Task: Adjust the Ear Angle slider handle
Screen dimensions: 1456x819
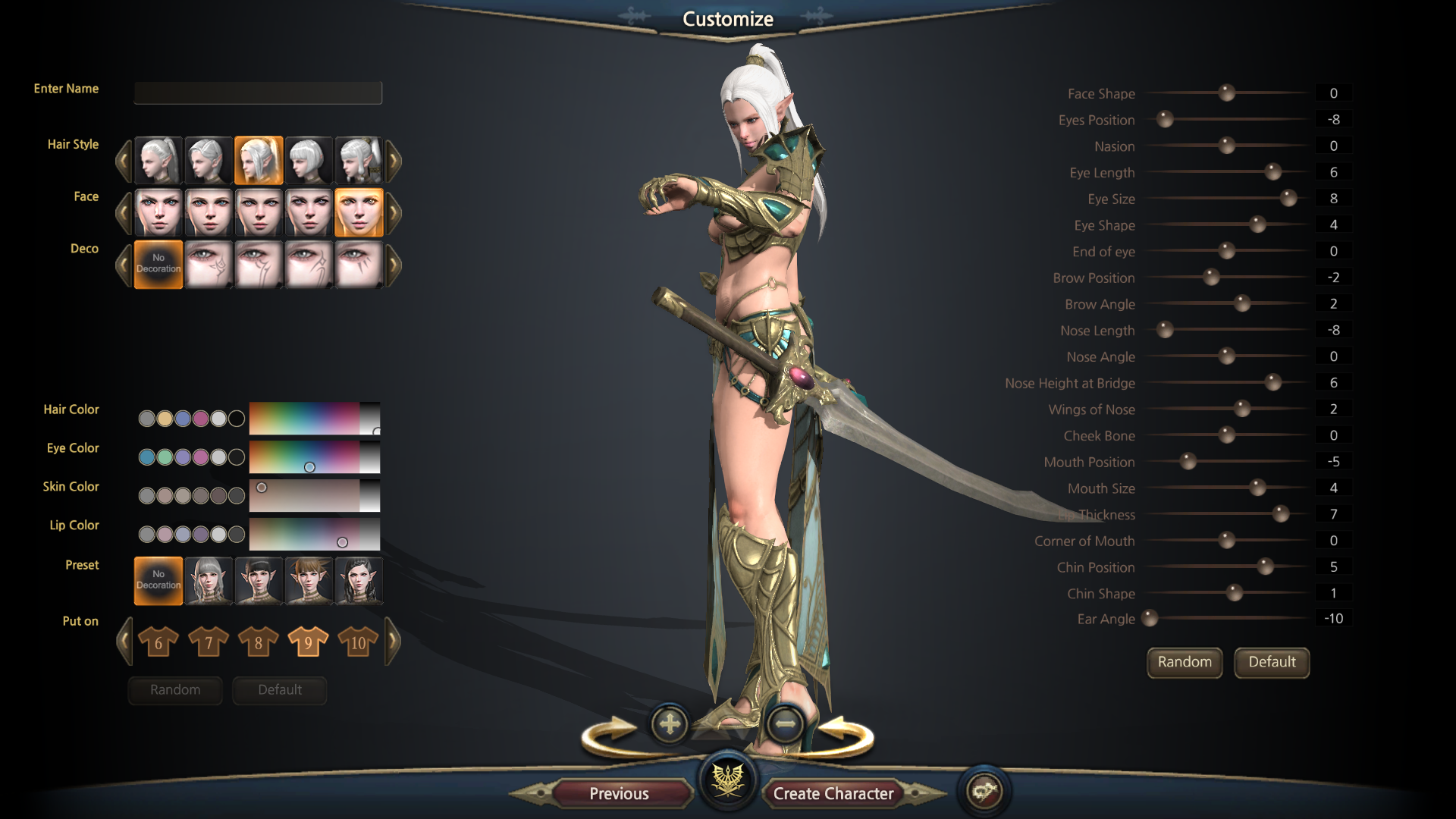Action: coord(1150,618)
